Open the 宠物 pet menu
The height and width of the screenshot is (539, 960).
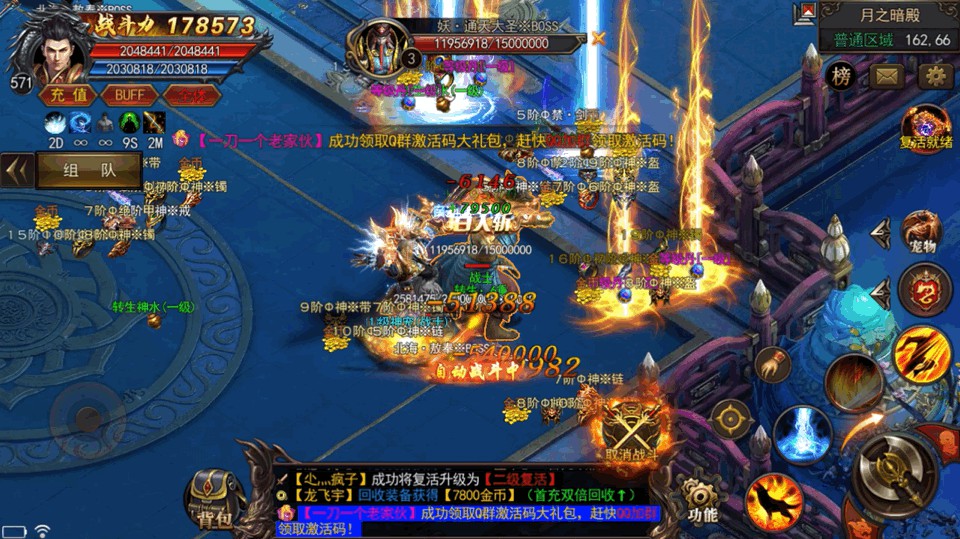coord(923,233)
